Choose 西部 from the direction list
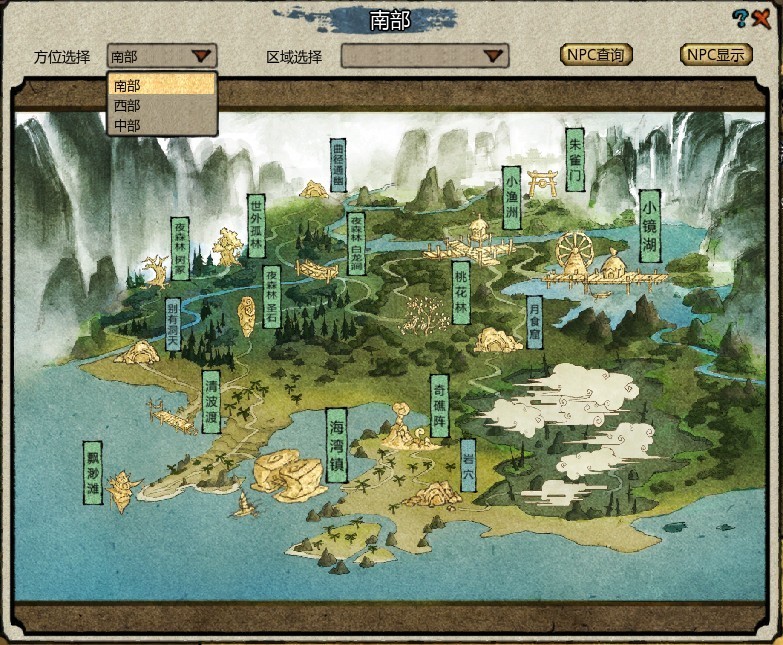This screenshot has height=645, width=783. (160, 105)
